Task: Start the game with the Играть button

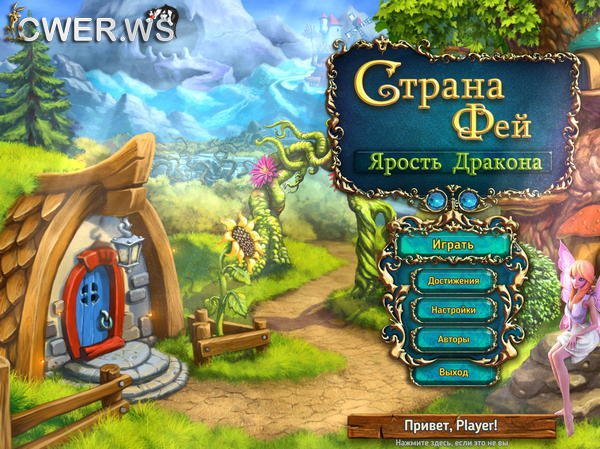Action: coord(454,245)
